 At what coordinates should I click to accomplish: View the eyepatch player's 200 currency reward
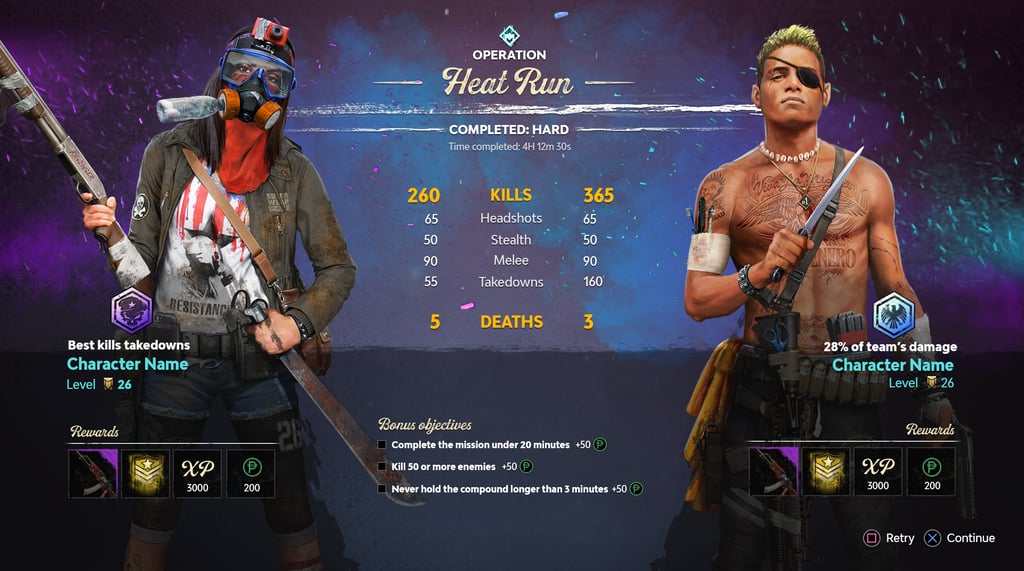tap(931, 472)
